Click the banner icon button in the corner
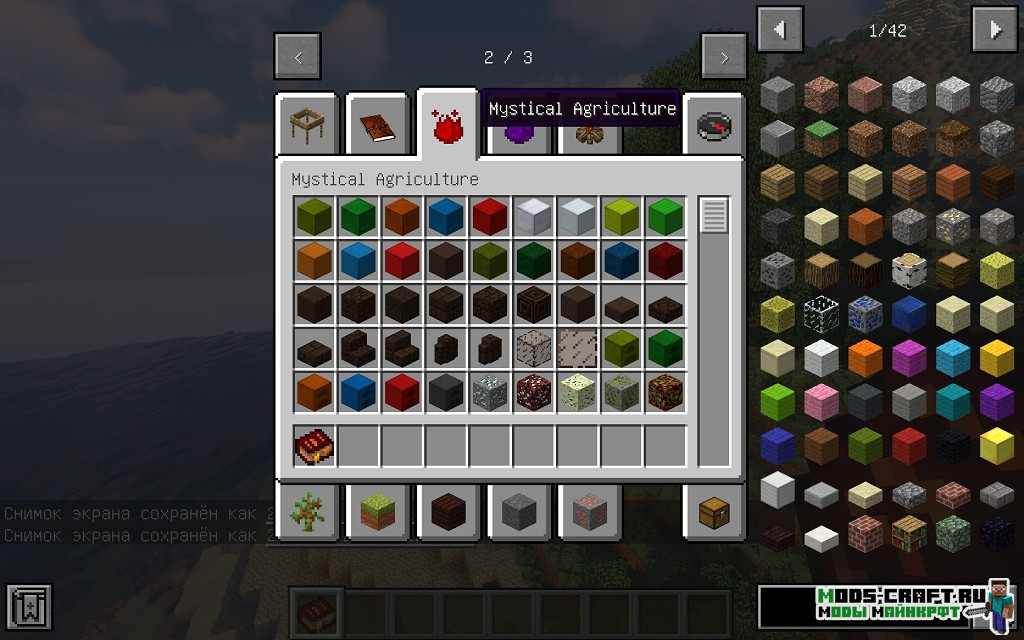Viewport: 1024px width, 640px height. (x=28, y=608)
